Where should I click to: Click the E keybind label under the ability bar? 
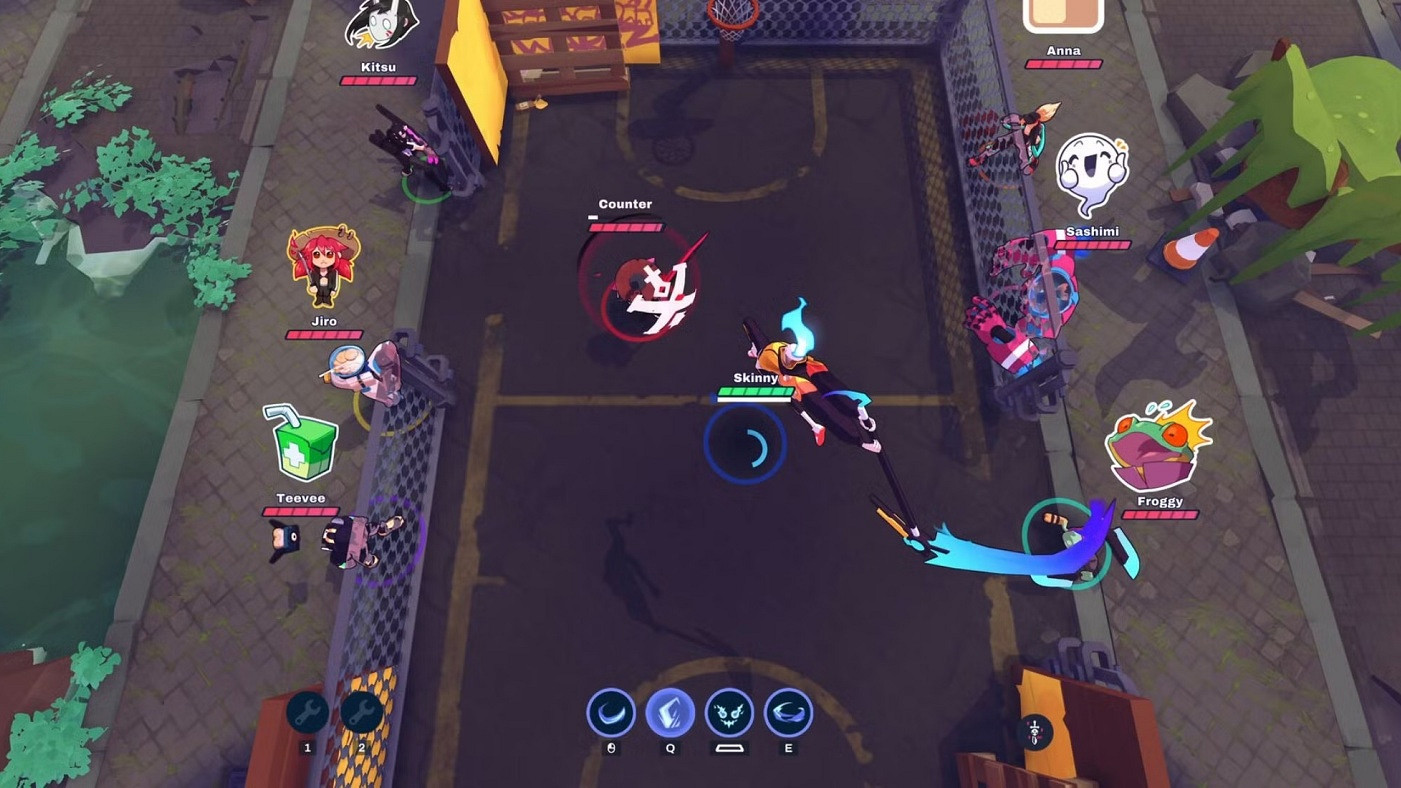pyautogui.click(x=788, y=747)
